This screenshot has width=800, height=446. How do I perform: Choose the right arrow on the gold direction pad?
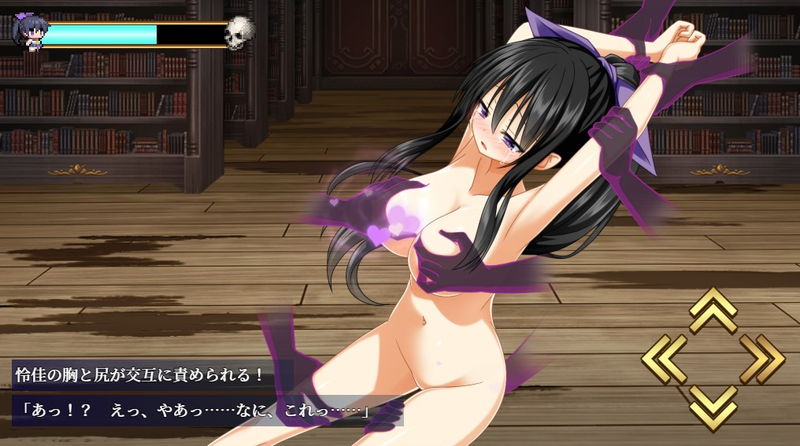tap(763, 358)
